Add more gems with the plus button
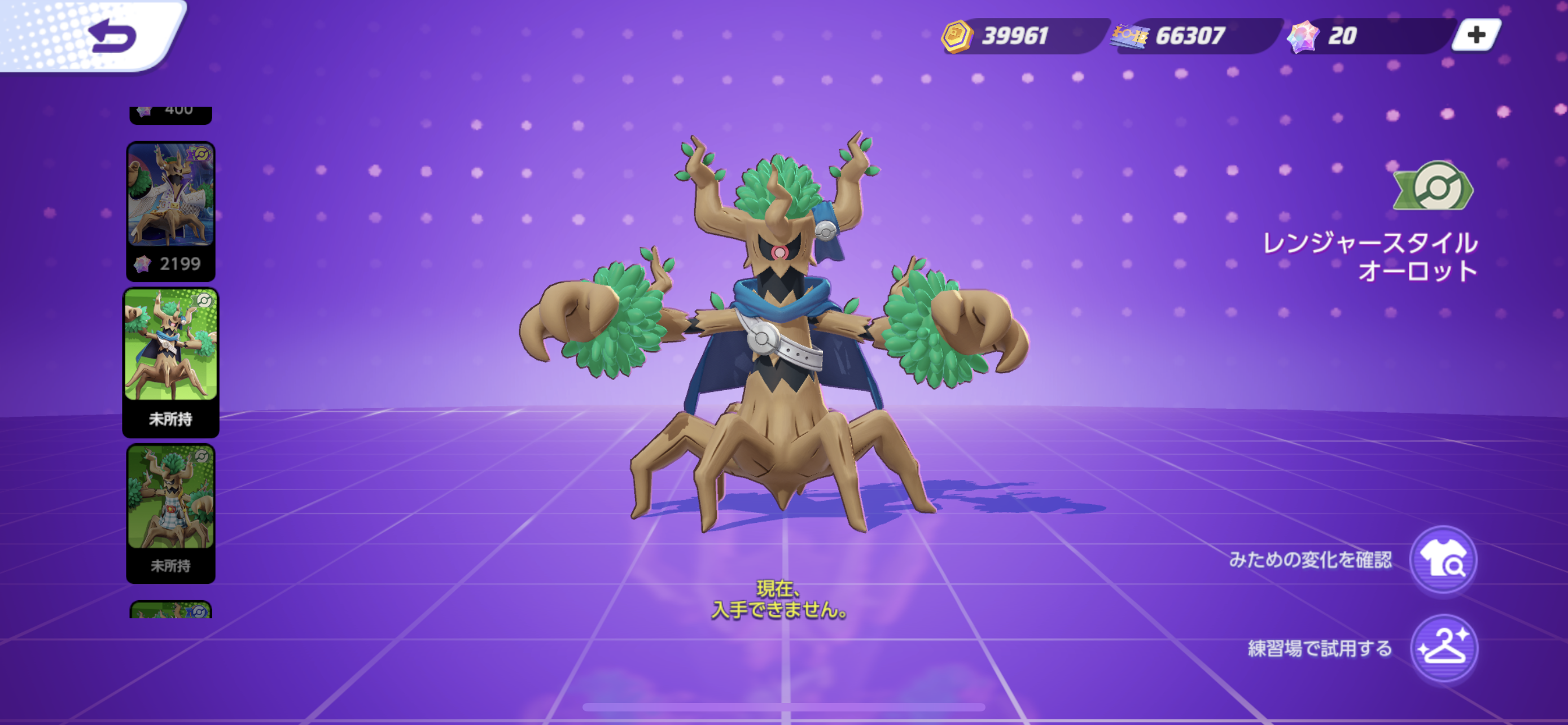 point(1476,36)
